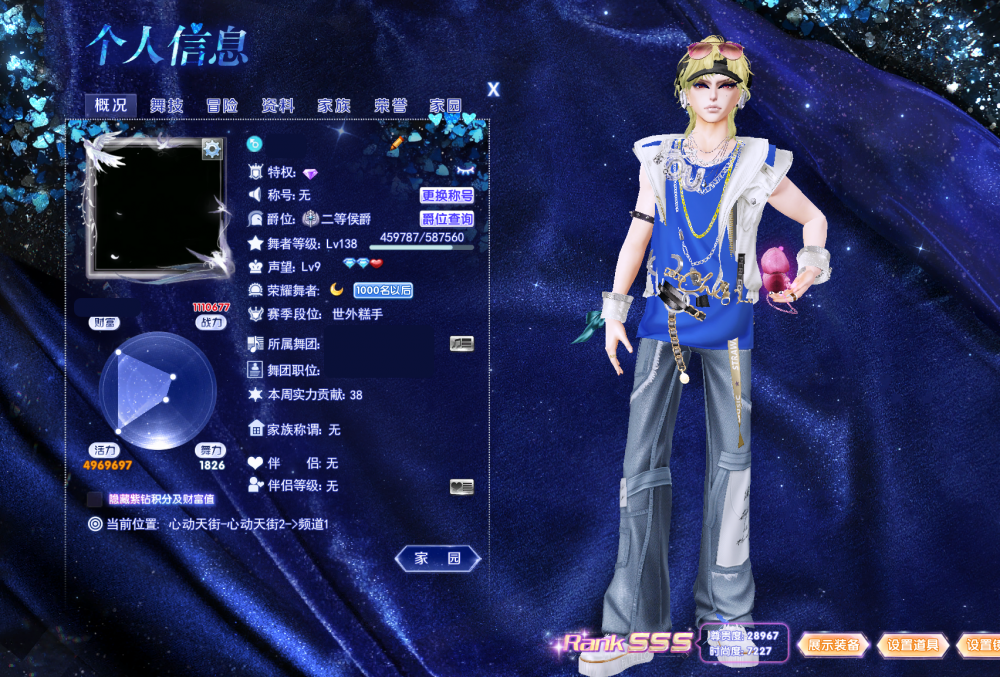Close the 个人信息 panel with the X
Viewport: 1000px width, 677px height.
(x=493, y=90)
